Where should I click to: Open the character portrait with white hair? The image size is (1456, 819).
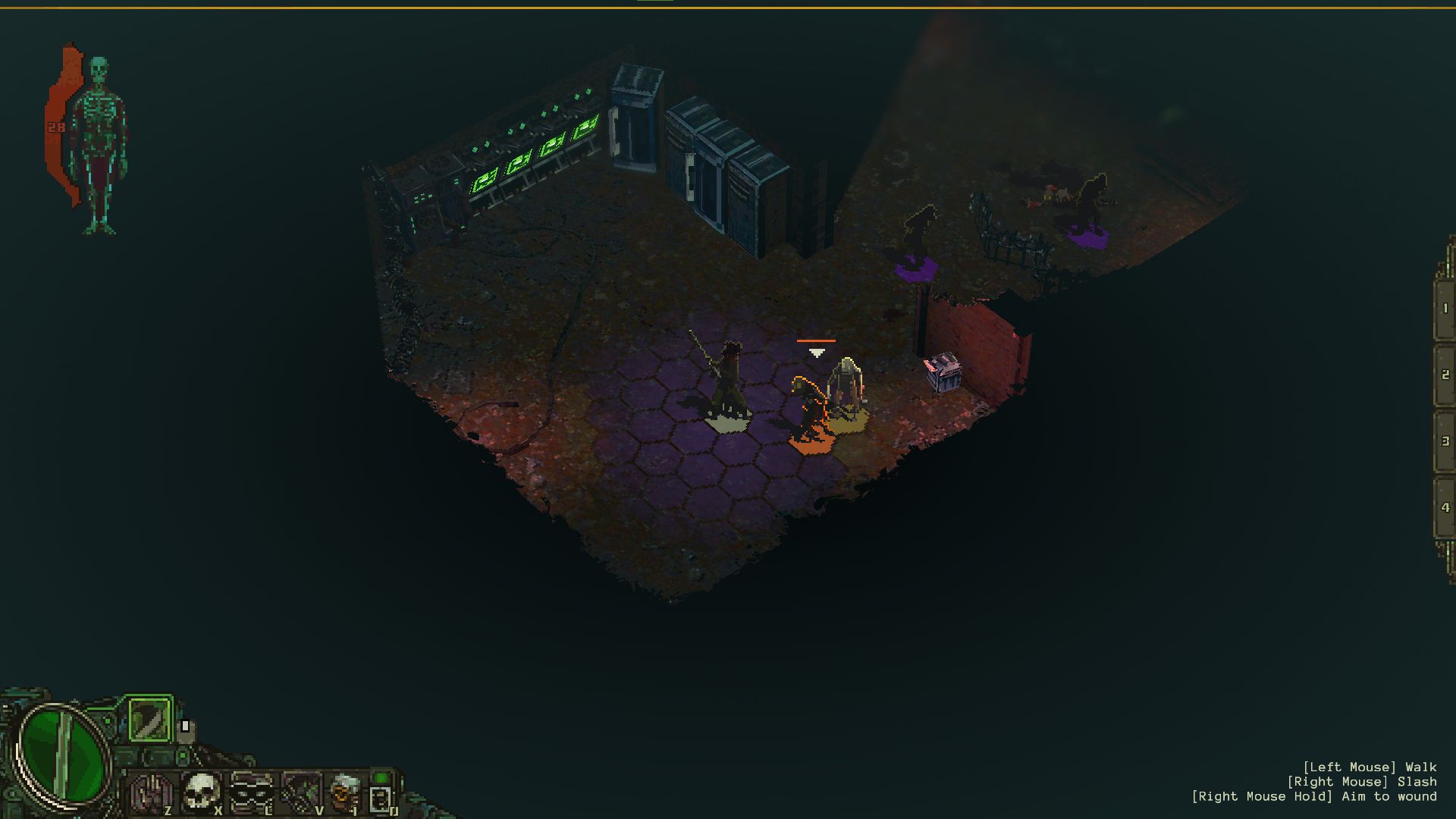pos(345,792)
